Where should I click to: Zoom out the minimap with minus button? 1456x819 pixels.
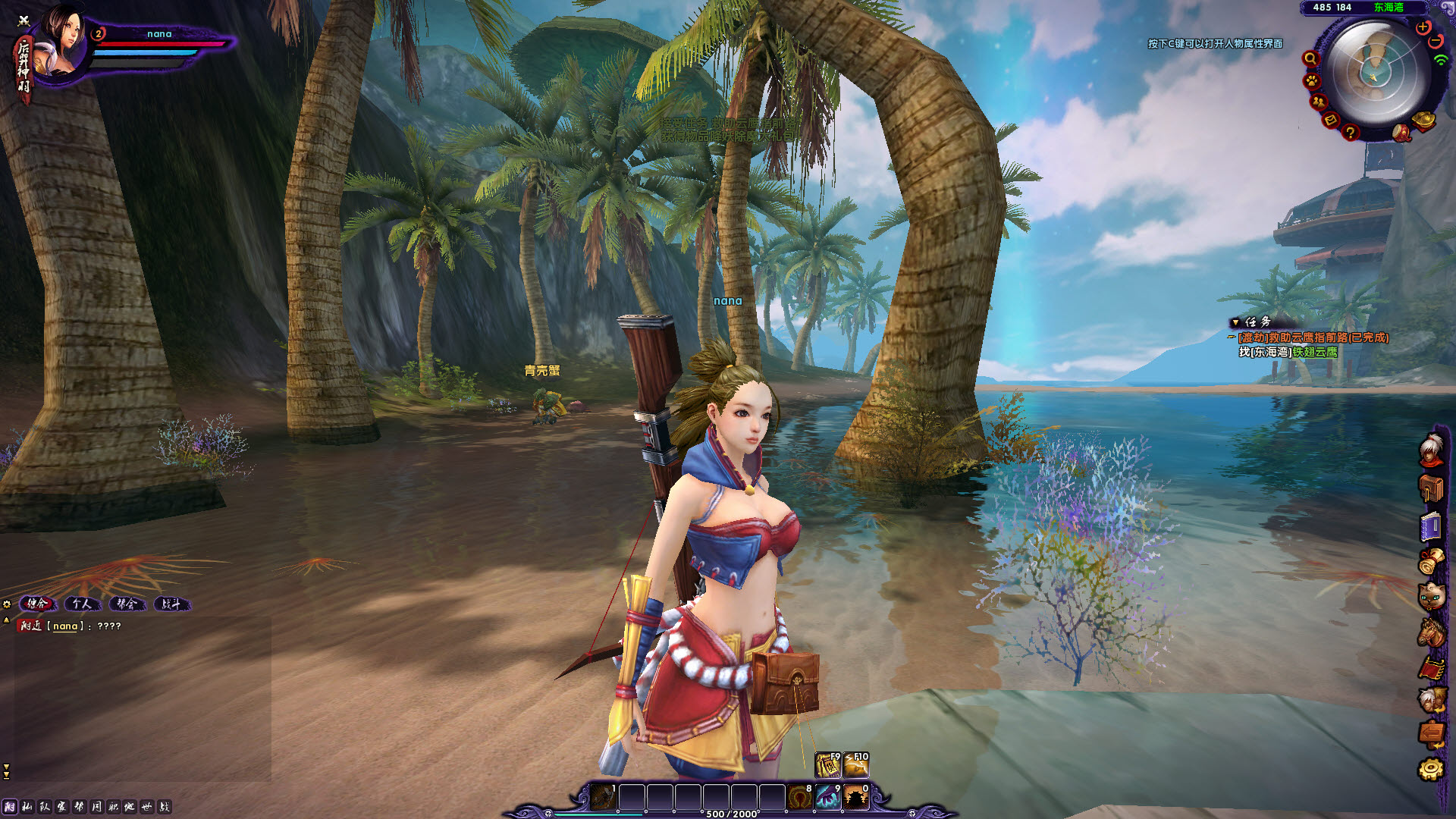click(1436, 41)
